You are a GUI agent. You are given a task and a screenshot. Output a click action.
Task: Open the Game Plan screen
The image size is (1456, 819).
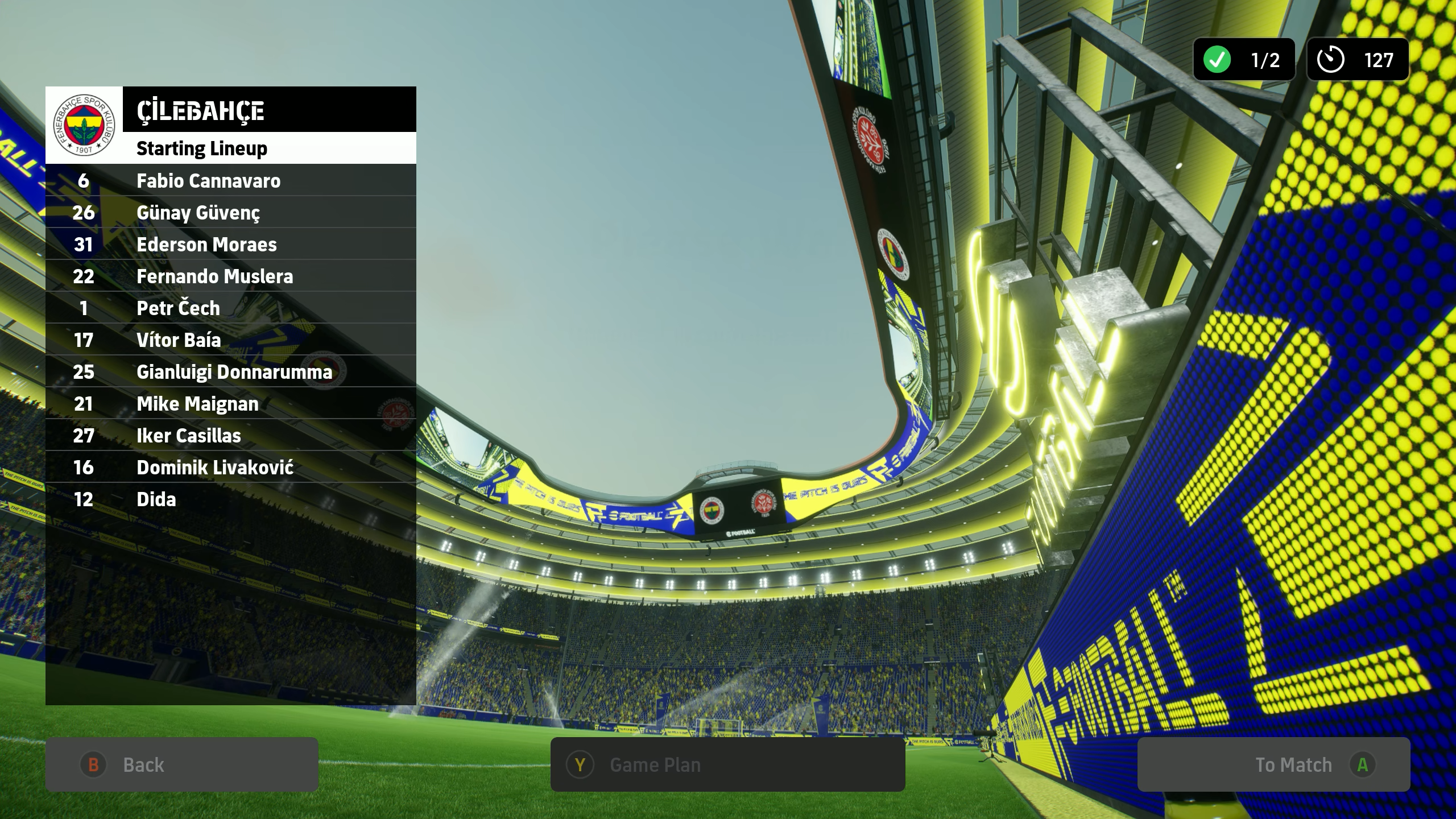pos(727,764)
